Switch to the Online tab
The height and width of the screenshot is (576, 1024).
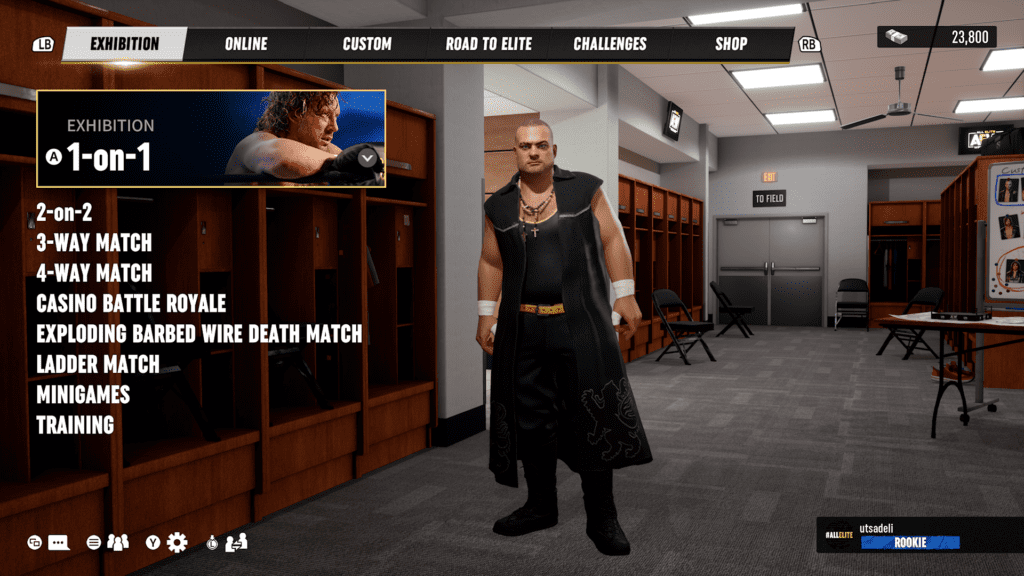(246, 44)
